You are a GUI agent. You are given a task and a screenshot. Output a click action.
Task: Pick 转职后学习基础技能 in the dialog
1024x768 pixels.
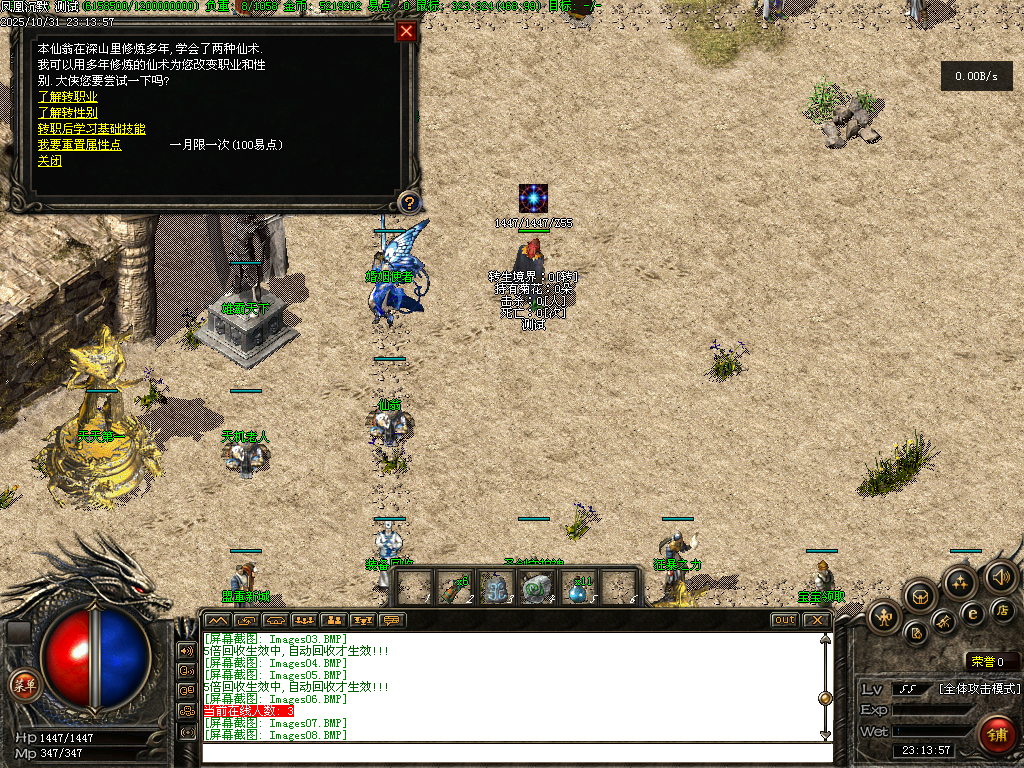[x=91, y=129]
